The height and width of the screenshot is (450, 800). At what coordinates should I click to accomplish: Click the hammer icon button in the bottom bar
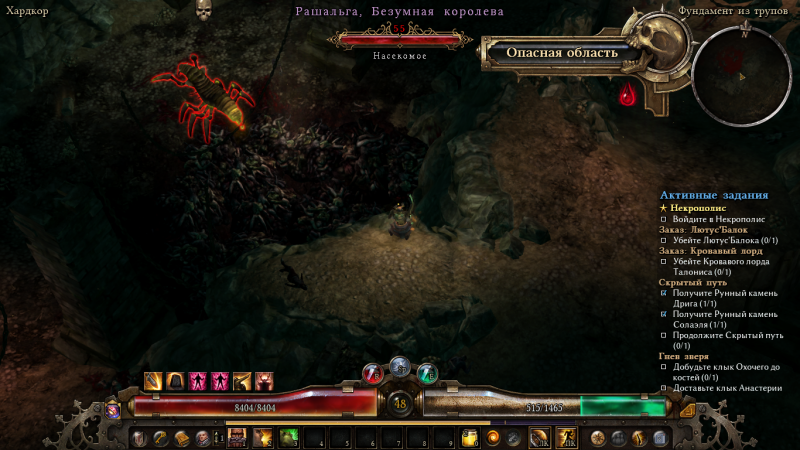(160, 438)
